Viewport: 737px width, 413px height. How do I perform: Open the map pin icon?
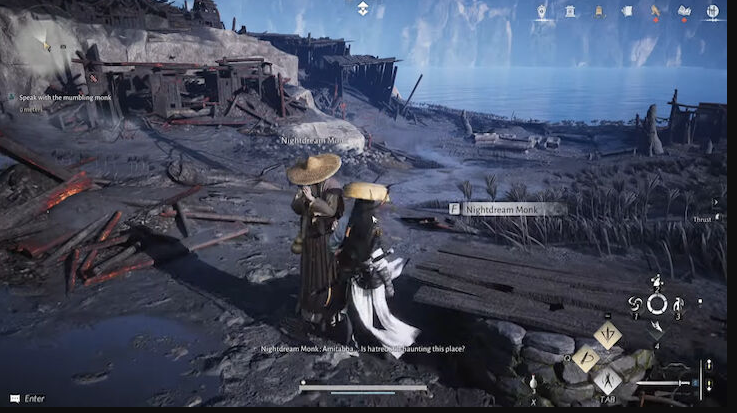coord(542,11)
